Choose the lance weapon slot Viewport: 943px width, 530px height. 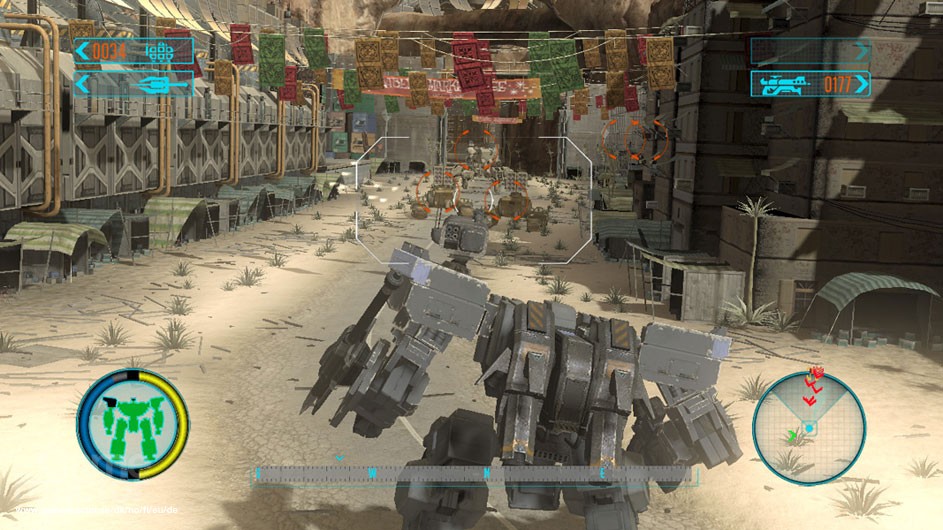(133, 84)
